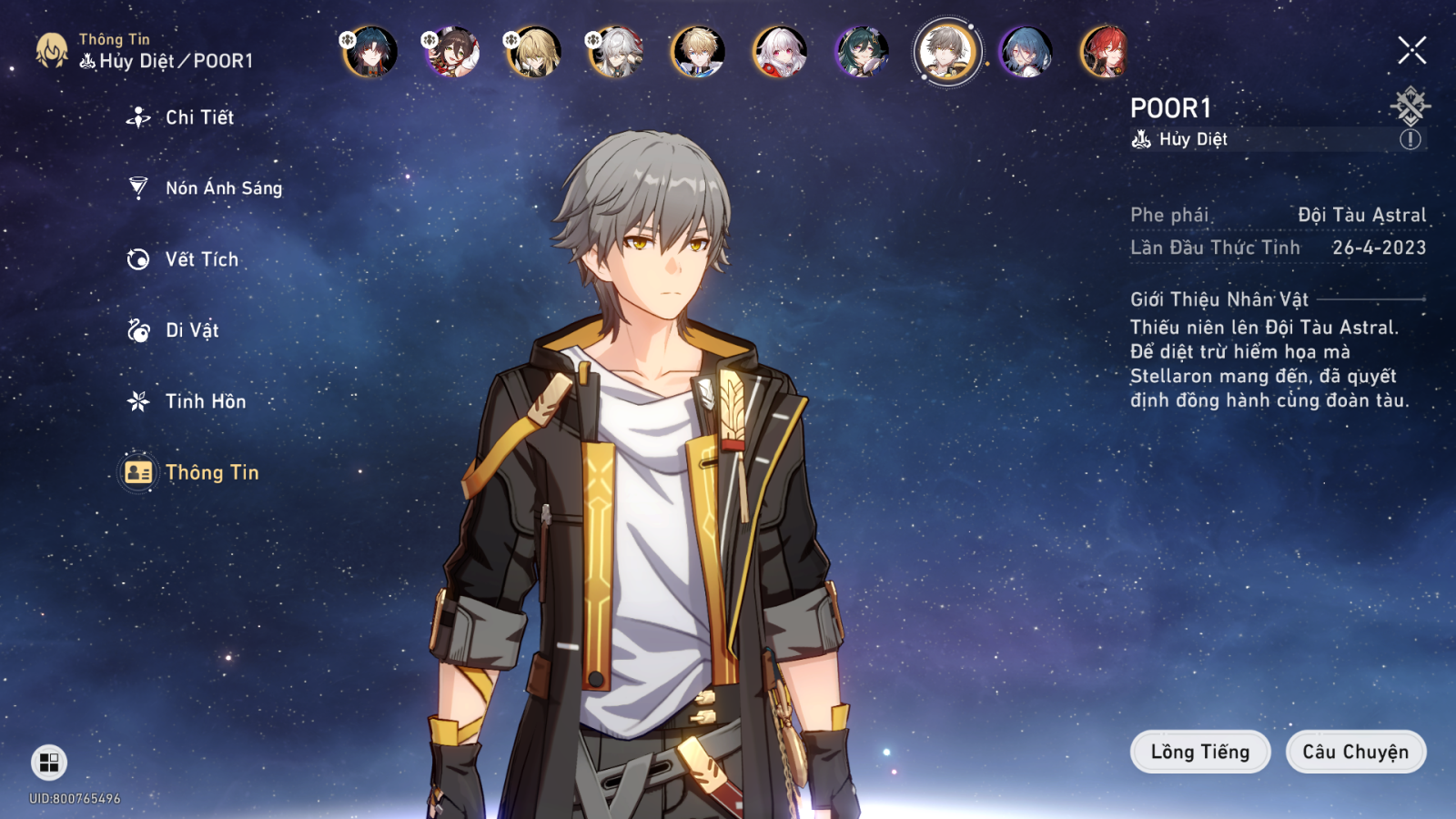
Task: Open the Câu Chuyện story section
Action: (1355, 752)
